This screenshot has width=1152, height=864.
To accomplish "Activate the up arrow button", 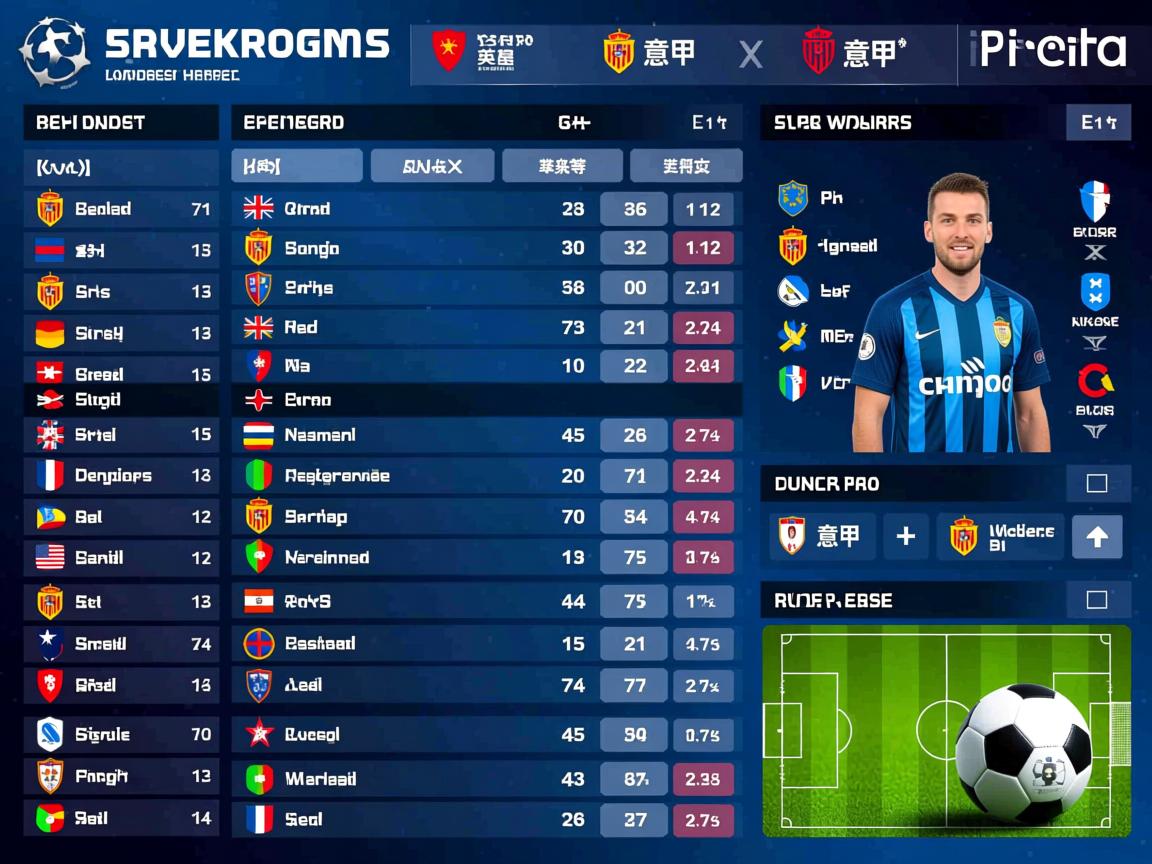I will 1096,537.
